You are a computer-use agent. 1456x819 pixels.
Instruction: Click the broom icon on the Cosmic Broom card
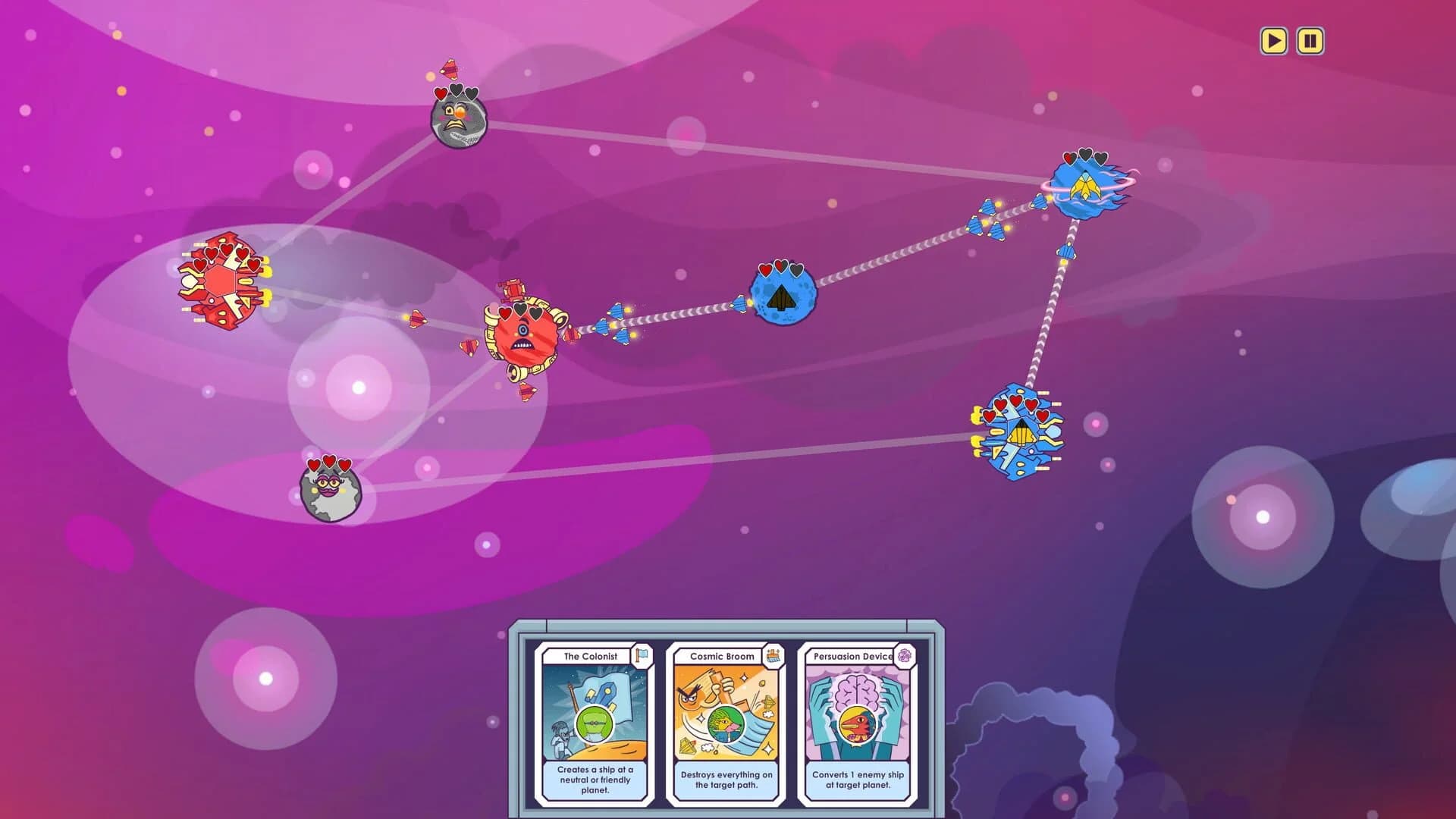(771, 656)
